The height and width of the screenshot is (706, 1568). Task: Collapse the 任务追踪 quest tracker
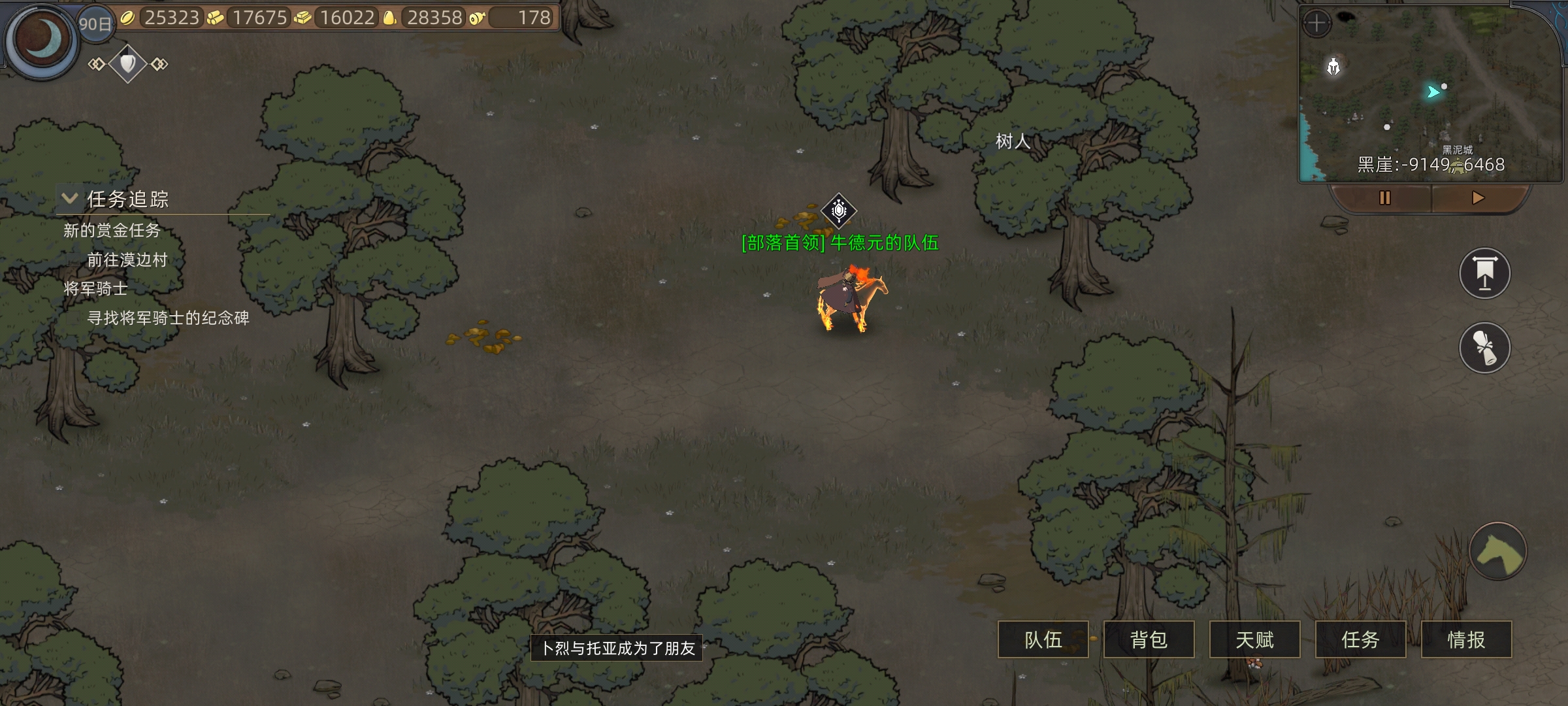coord(70,198)
